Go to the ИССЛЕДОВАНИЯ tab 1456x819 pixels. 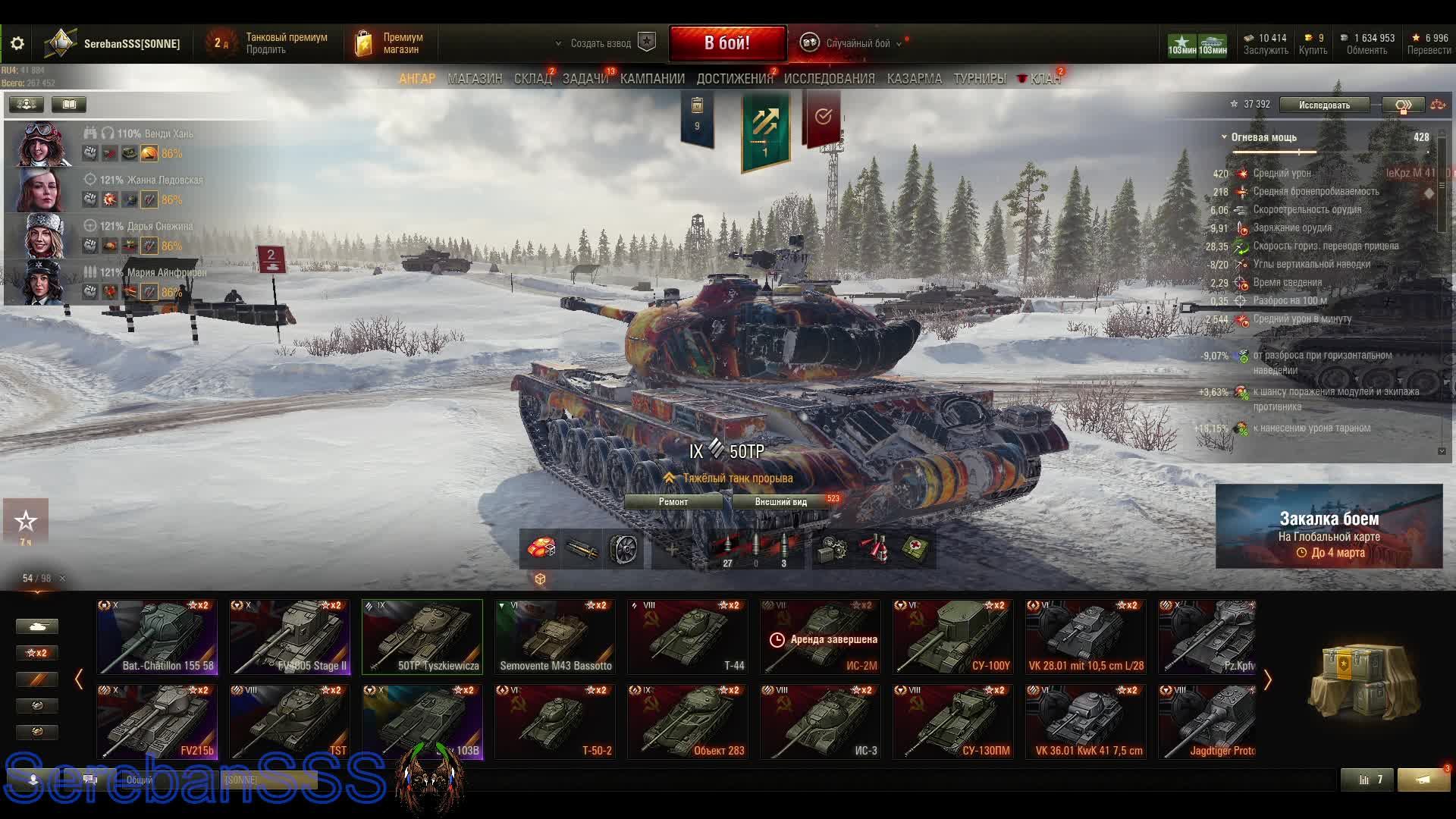point(829,79)
